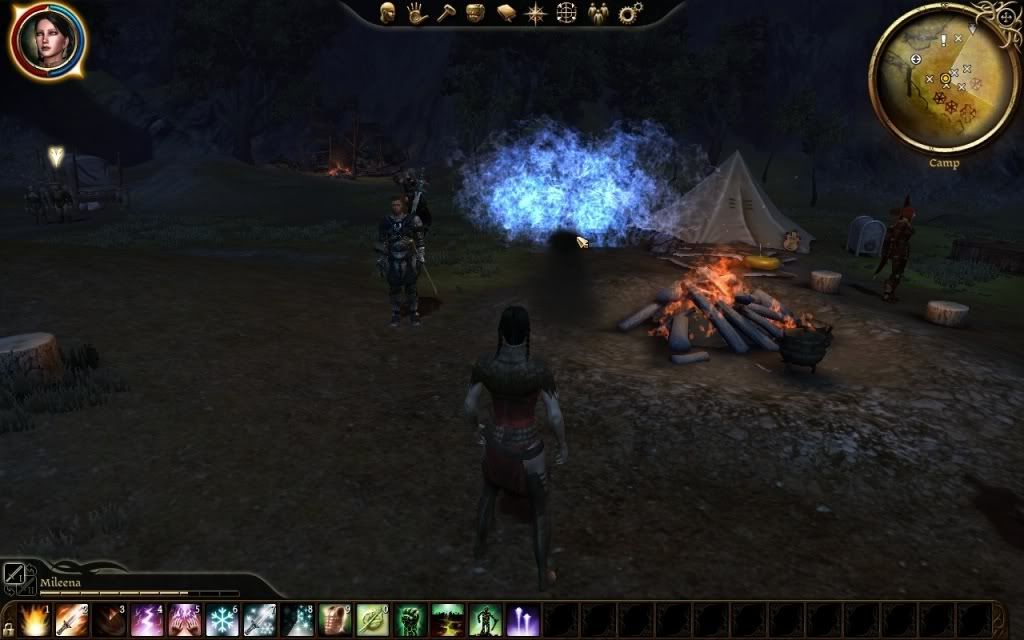Click the exclamation quest marker on minimap
The width and height of the screenshot is (1024, 640).
point(943,40)
